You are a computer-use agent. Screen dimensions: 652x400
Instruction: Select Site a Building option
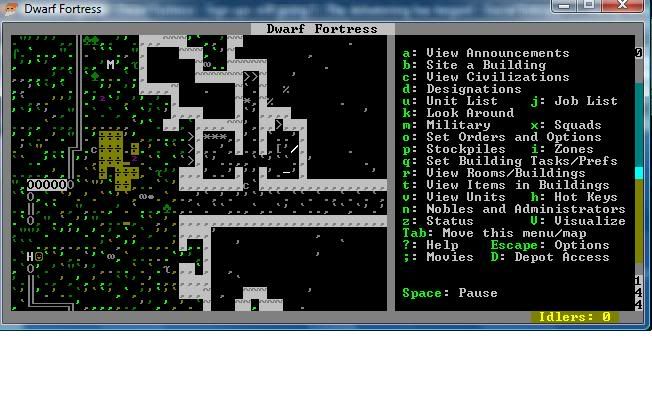(472, 65)
